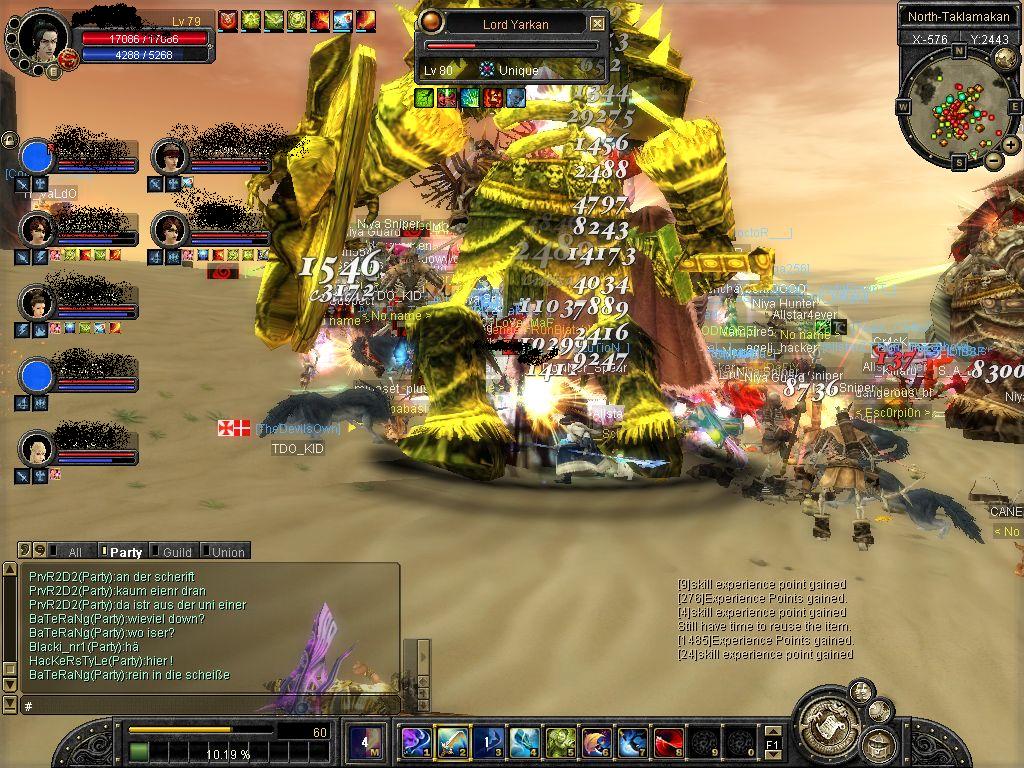Viewport: 1024px width, 768px height.
Task: Use the sword skill in slot 2
Action: [452, 743]
